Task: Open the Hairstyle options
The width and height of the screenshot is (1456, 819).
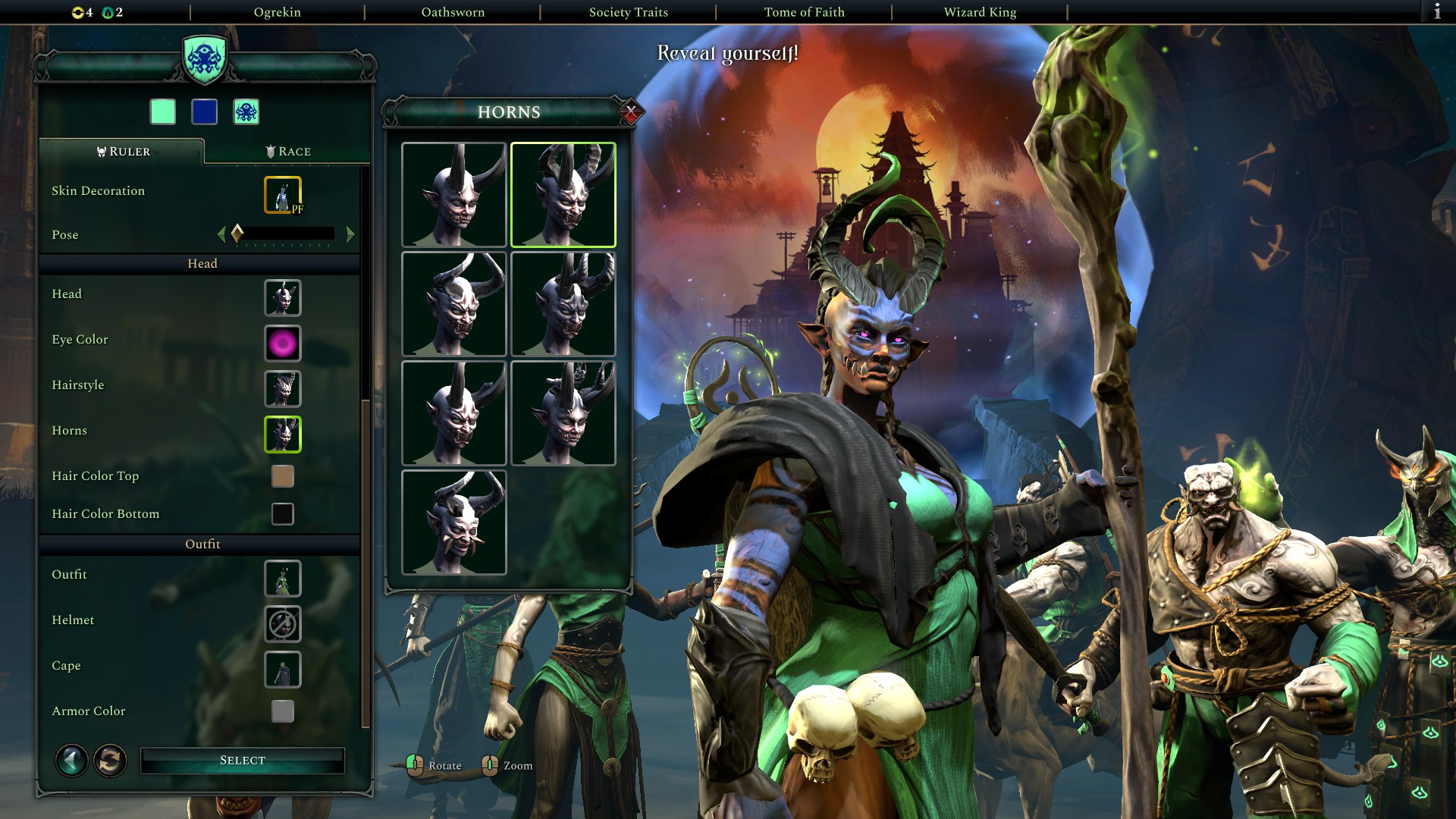Action: (x=282, y=389)
